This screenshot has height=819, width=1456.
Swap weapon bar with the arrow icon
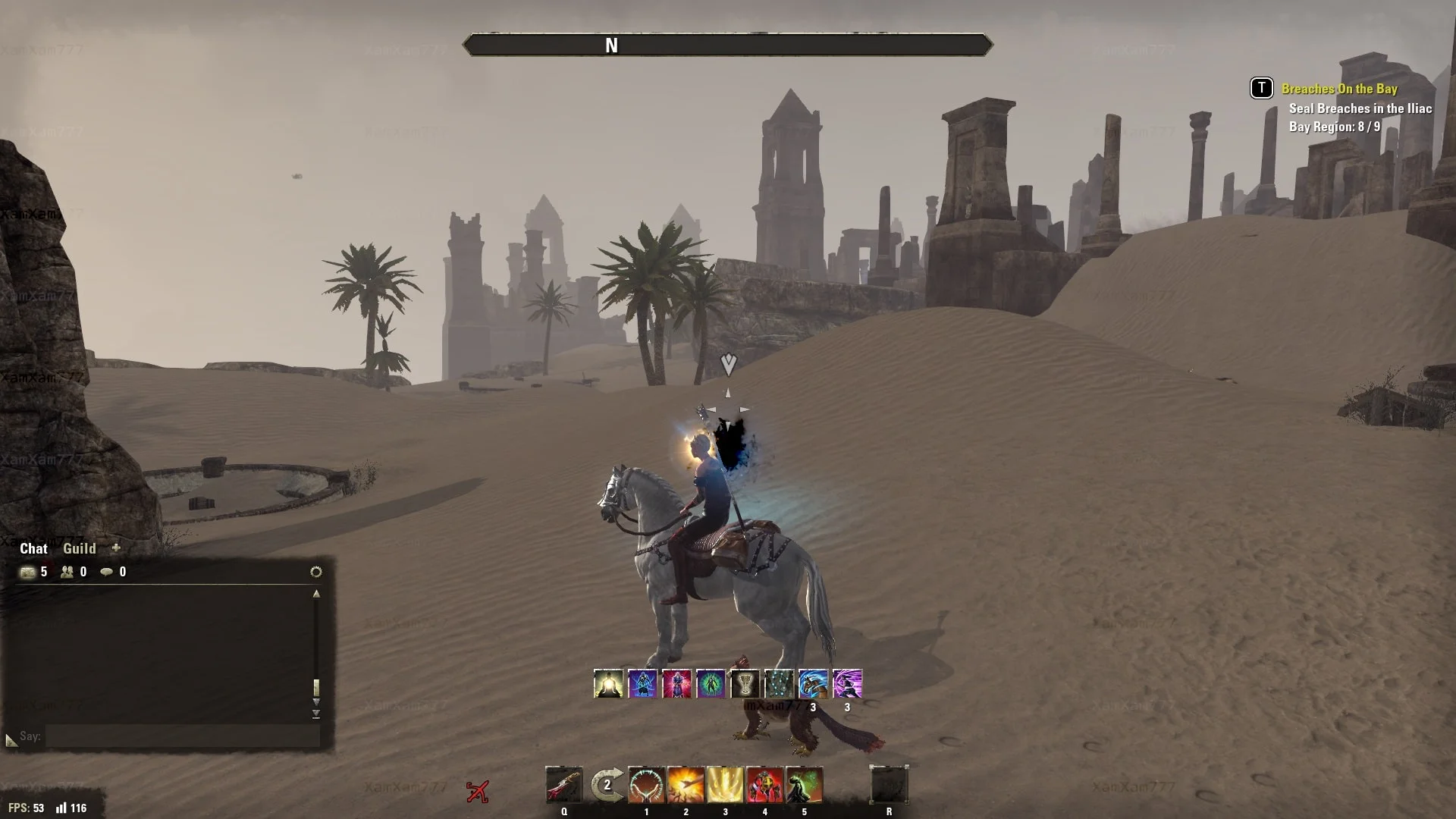pyautogui.click(x=607, y=785)
